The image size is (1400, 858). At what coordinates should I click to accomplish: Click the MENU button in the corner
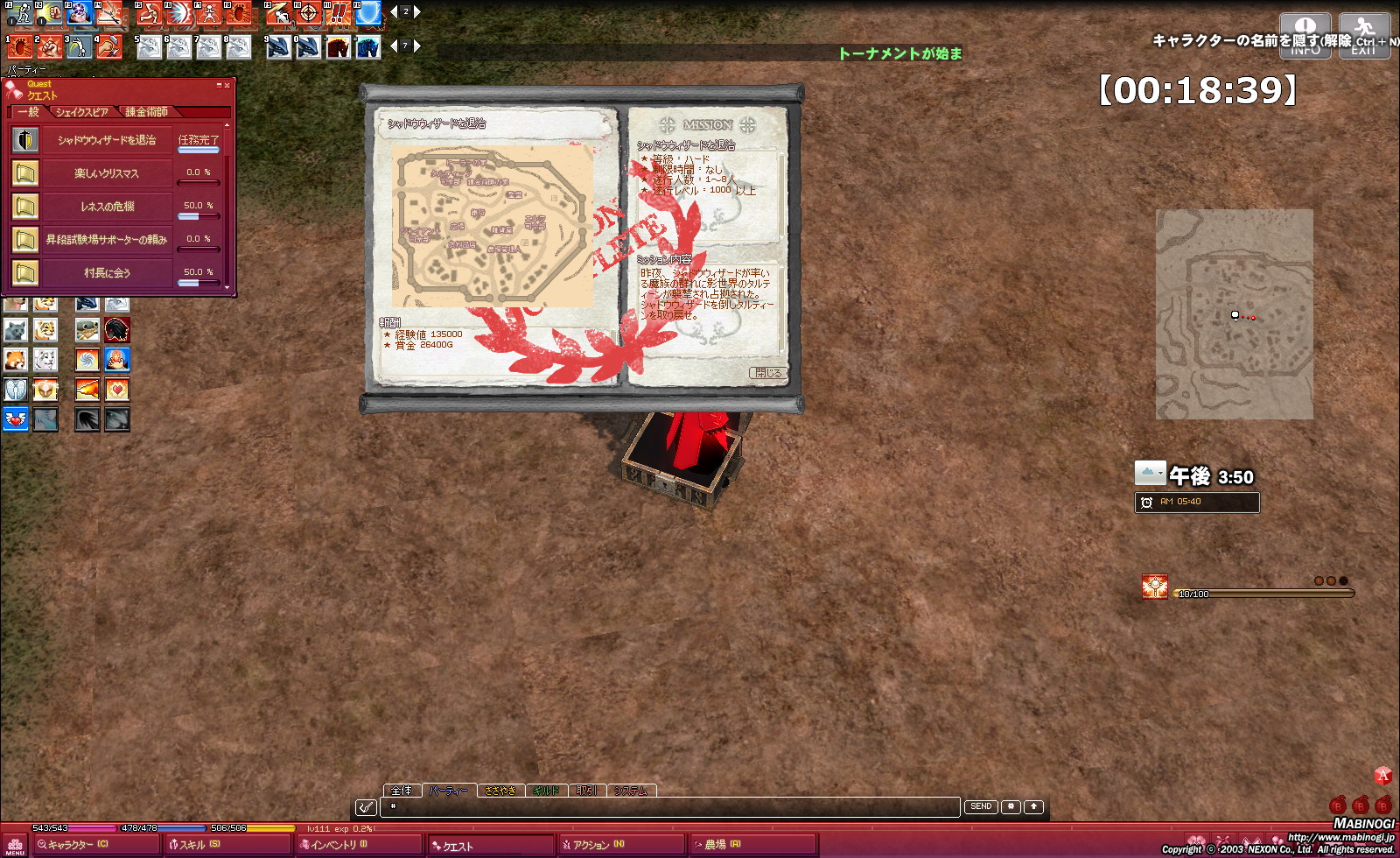pos(15,846)
